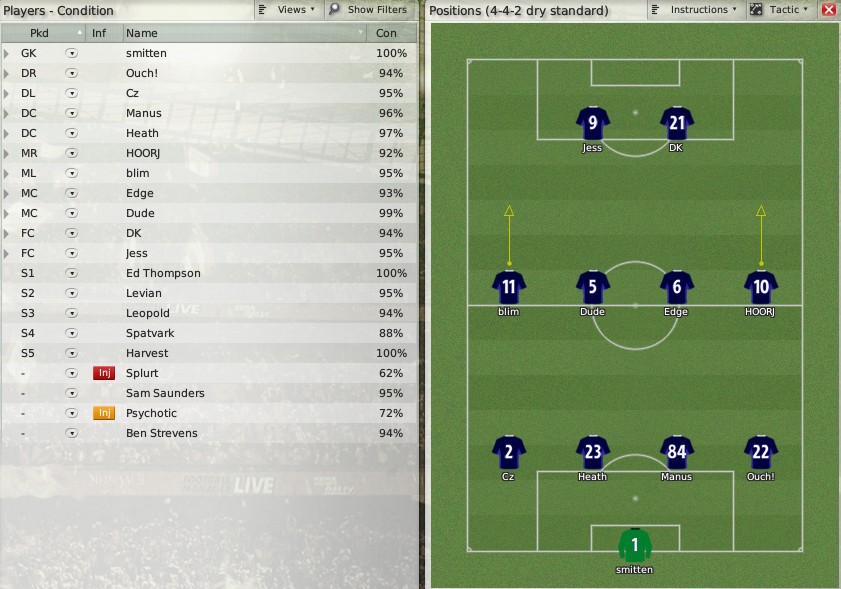
Task: Select HOORJ's number 10 shirt
Action: coord(761,288)
